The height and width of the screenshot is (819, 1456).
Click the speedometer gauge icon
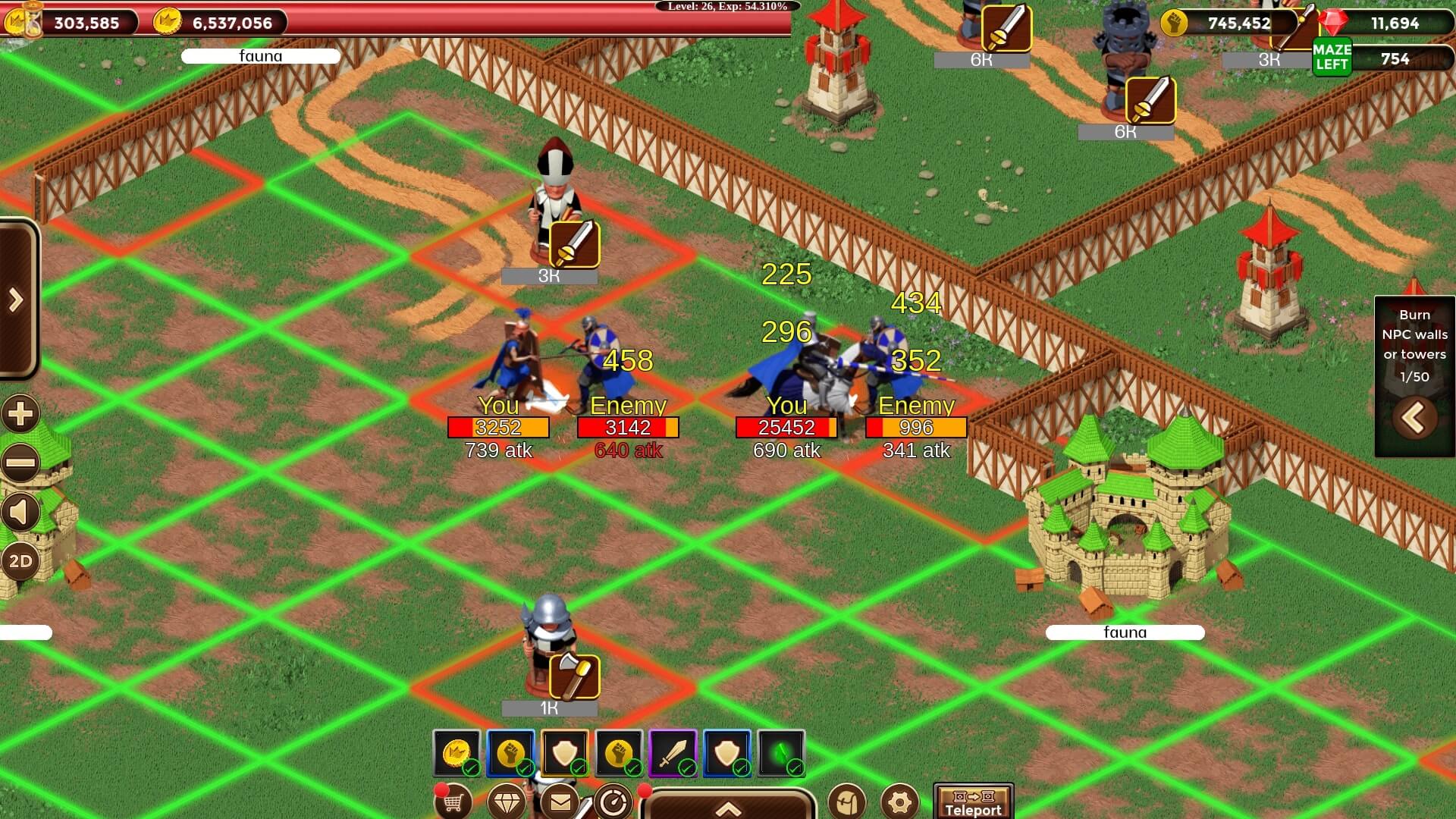pyautogui.click(x=613, y=801)
